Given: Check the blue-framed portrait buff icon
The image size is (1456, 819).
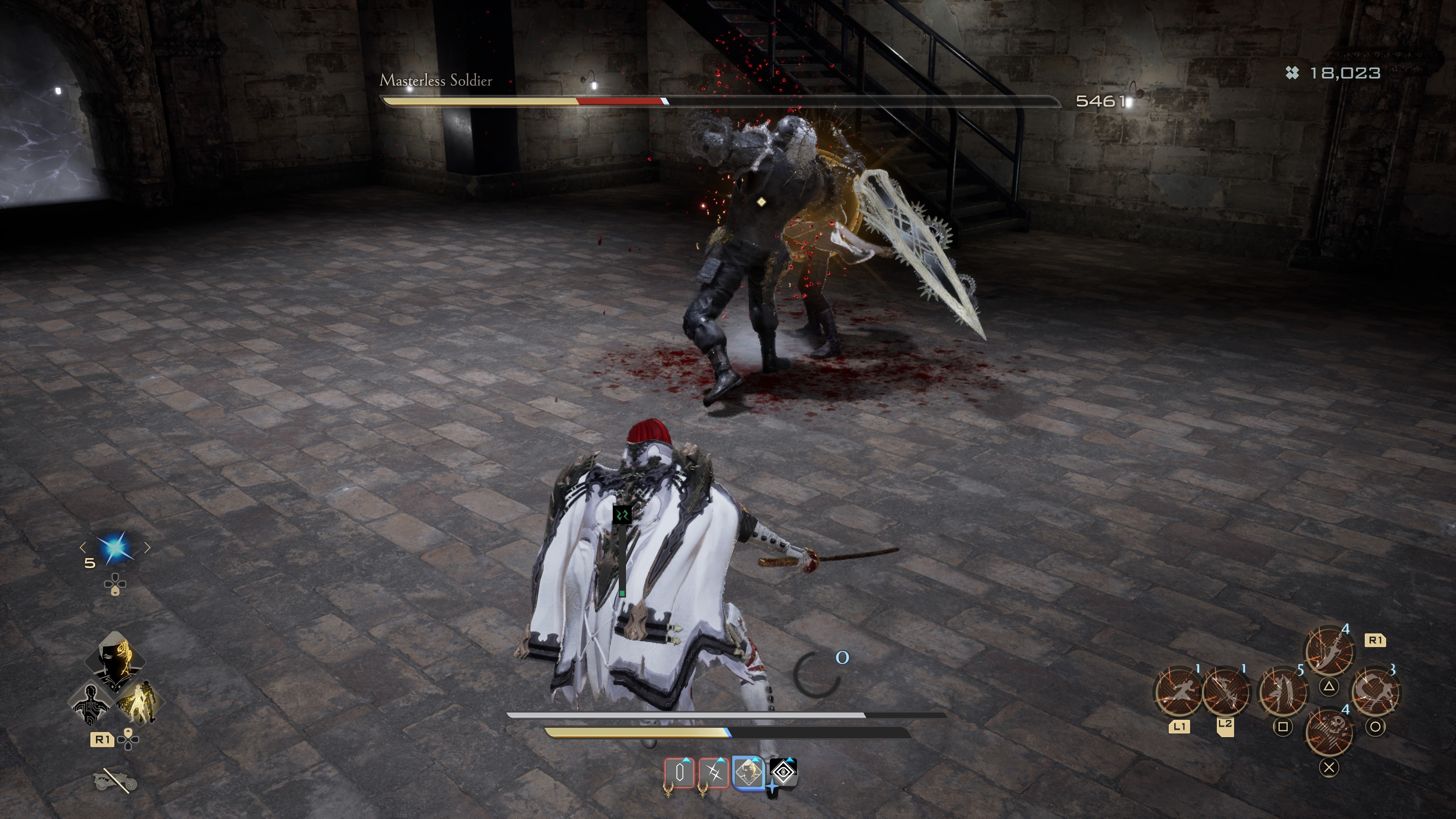Looking at the screenshot, I should click(749, 772).
